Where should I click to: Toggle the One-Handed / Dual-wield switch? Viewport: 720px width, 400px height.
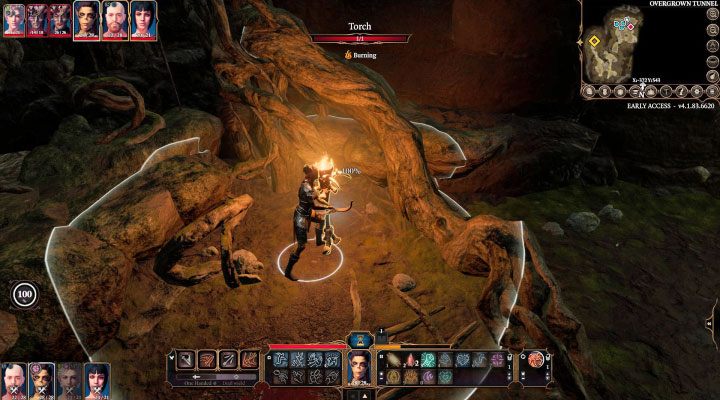pos(214,380)
